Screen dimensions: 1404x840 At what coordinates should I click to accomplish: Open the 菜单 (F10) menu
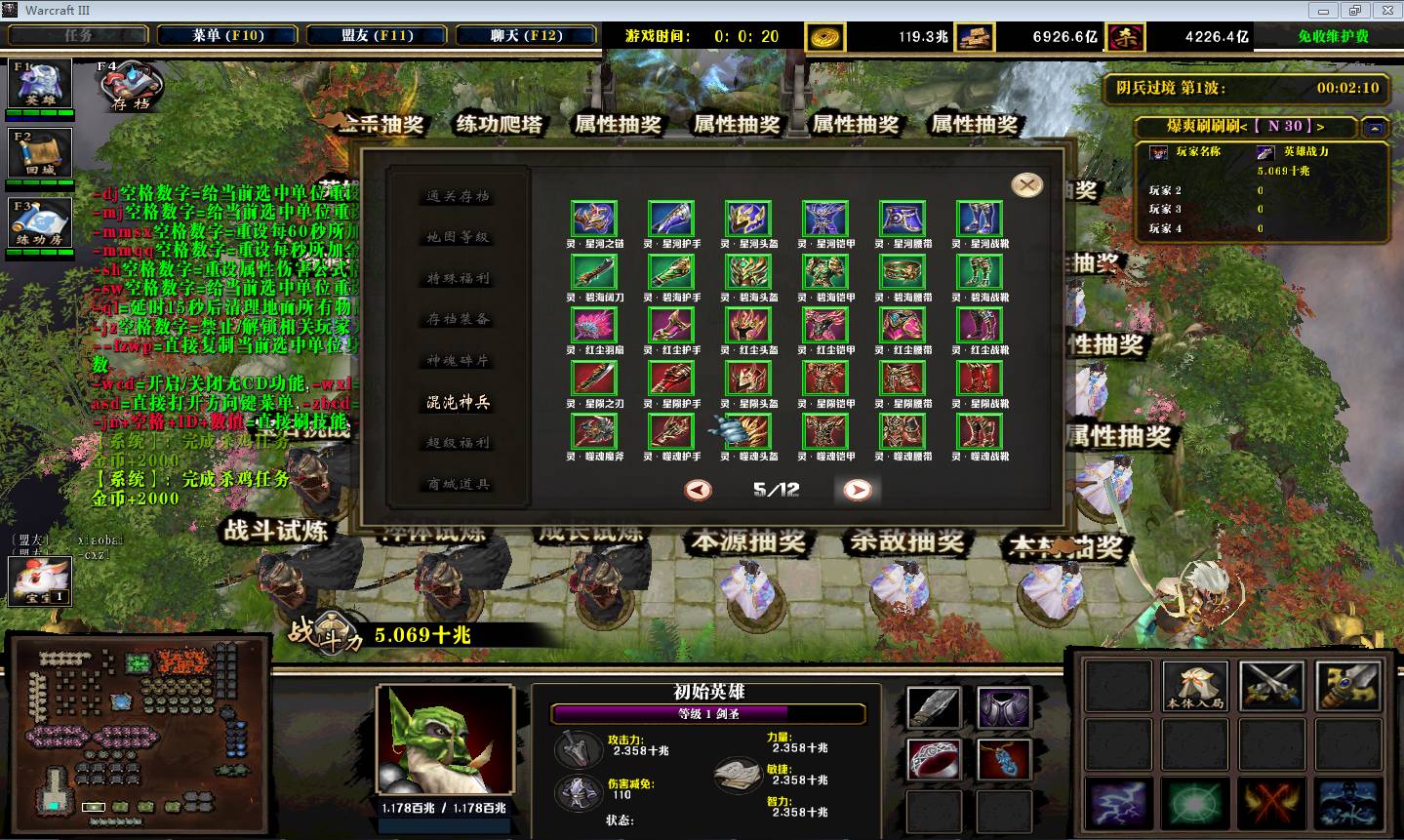(227, 35)
